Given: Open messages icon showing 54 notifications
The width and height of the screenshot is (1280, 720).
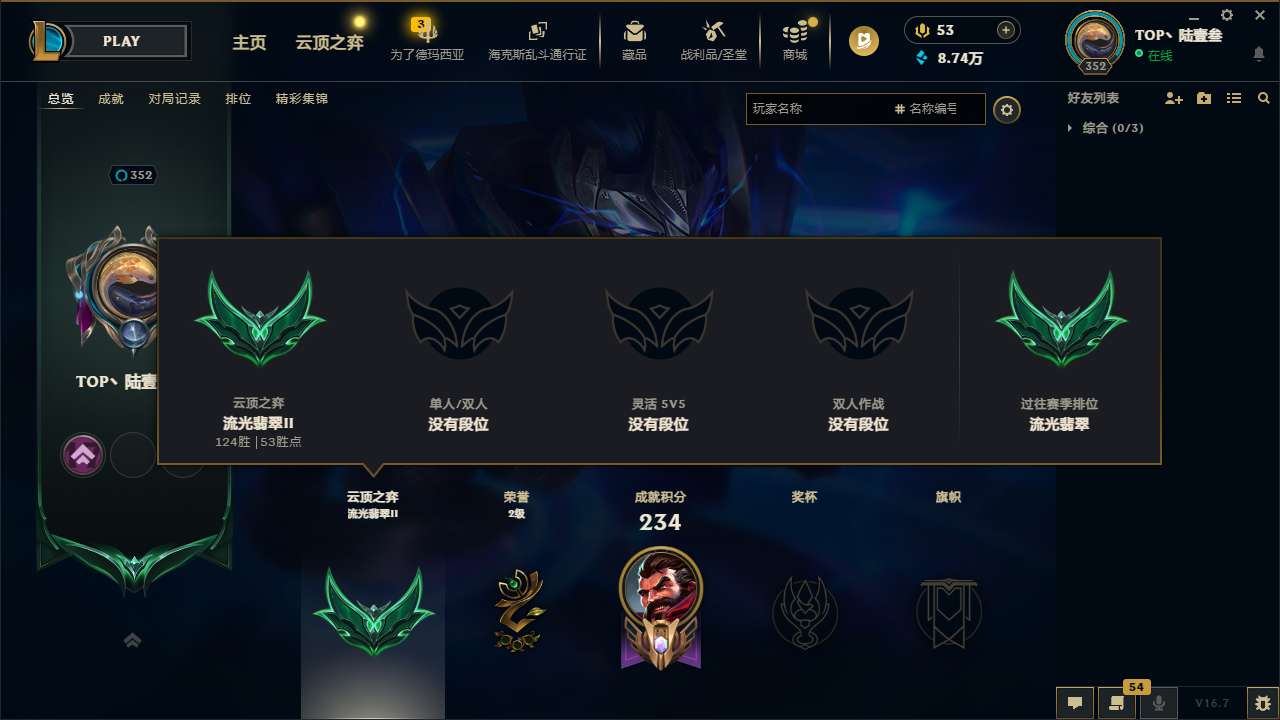Looking at the screenshot, I should 1117,703.
